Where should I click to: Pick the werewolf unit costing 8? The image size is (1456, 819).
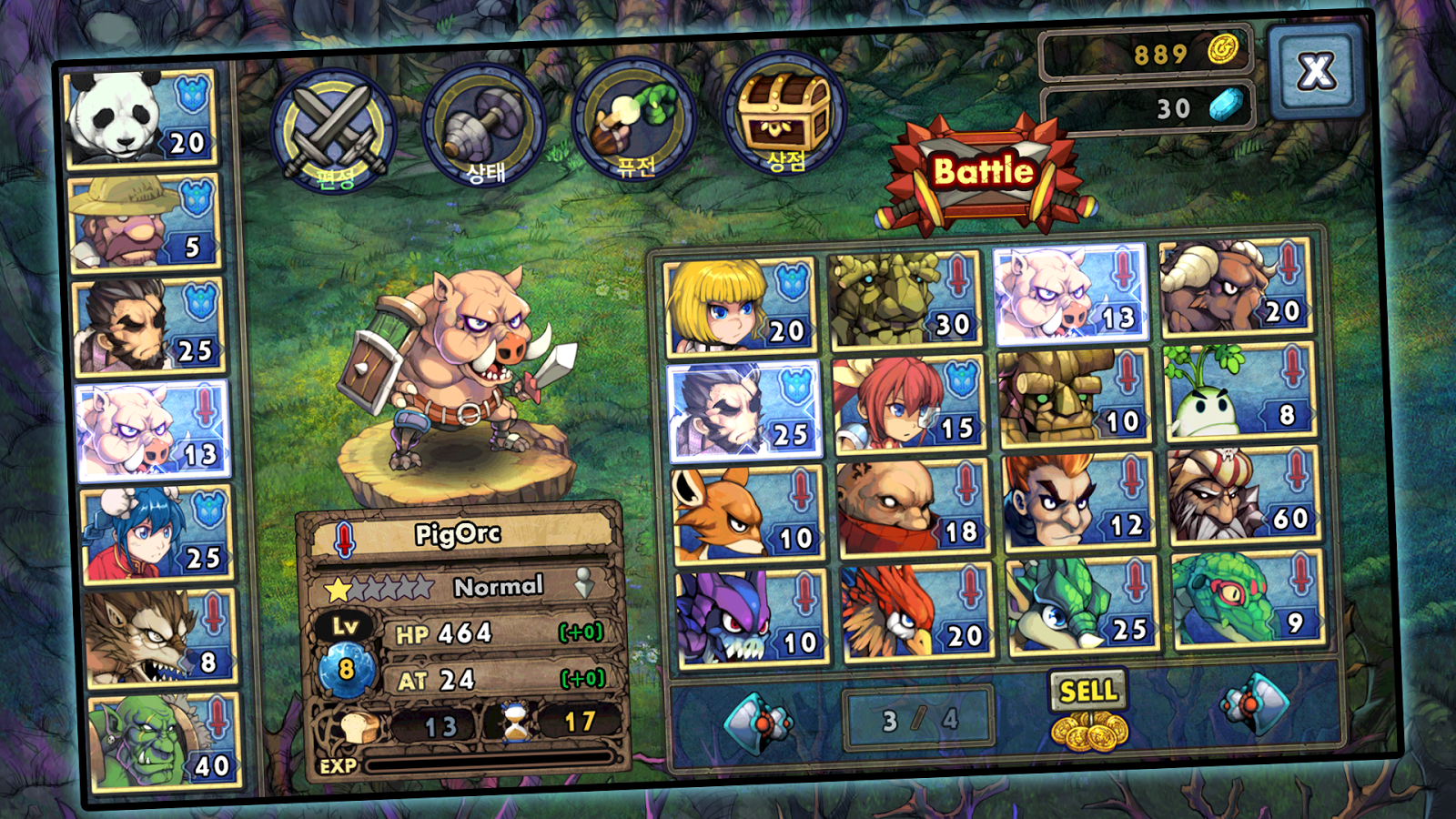pyautogui.click(x=160, y=637)
